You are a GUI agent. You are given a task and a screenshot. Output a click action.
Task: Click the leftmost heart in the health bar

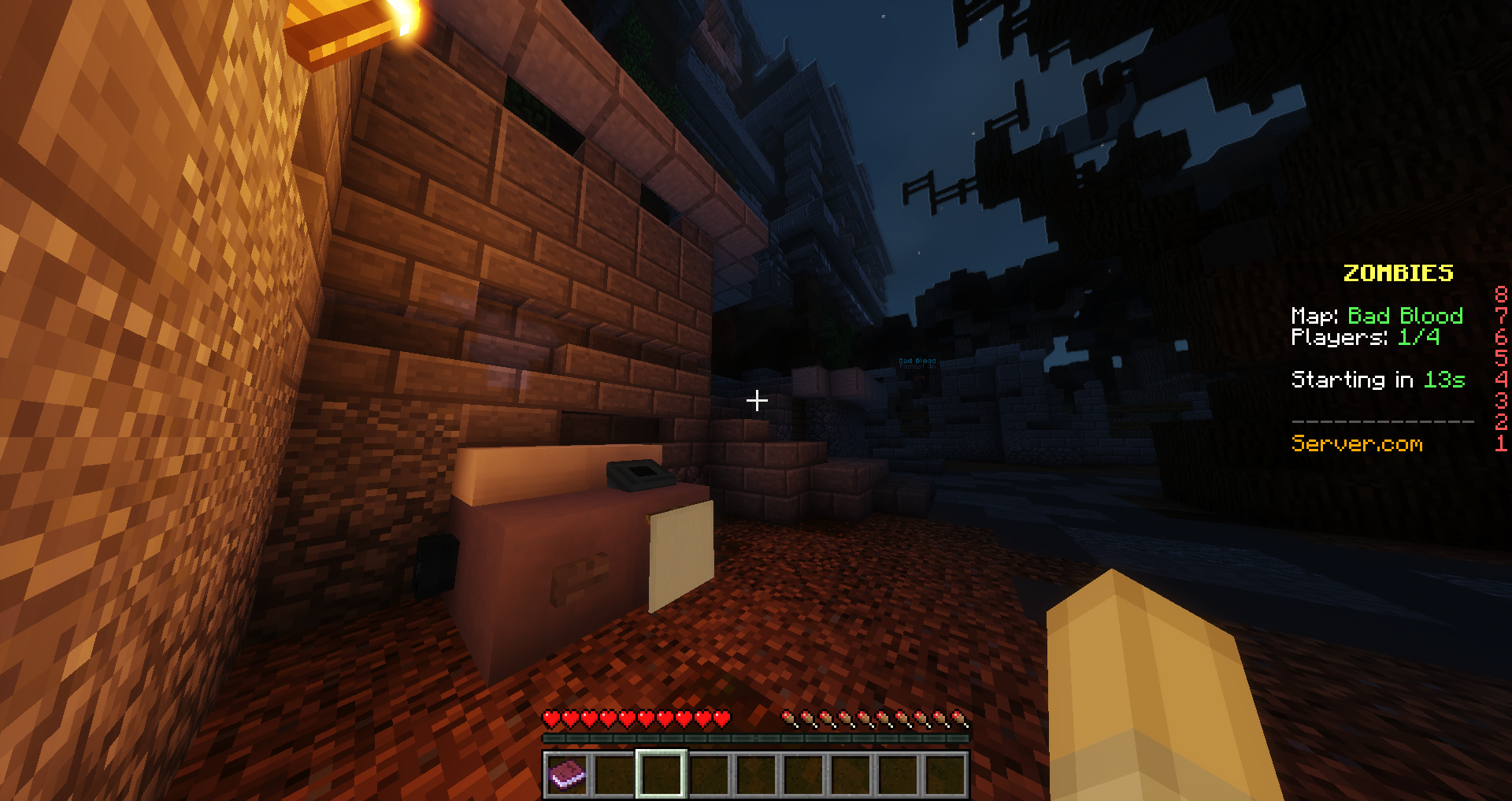point(550,718)
